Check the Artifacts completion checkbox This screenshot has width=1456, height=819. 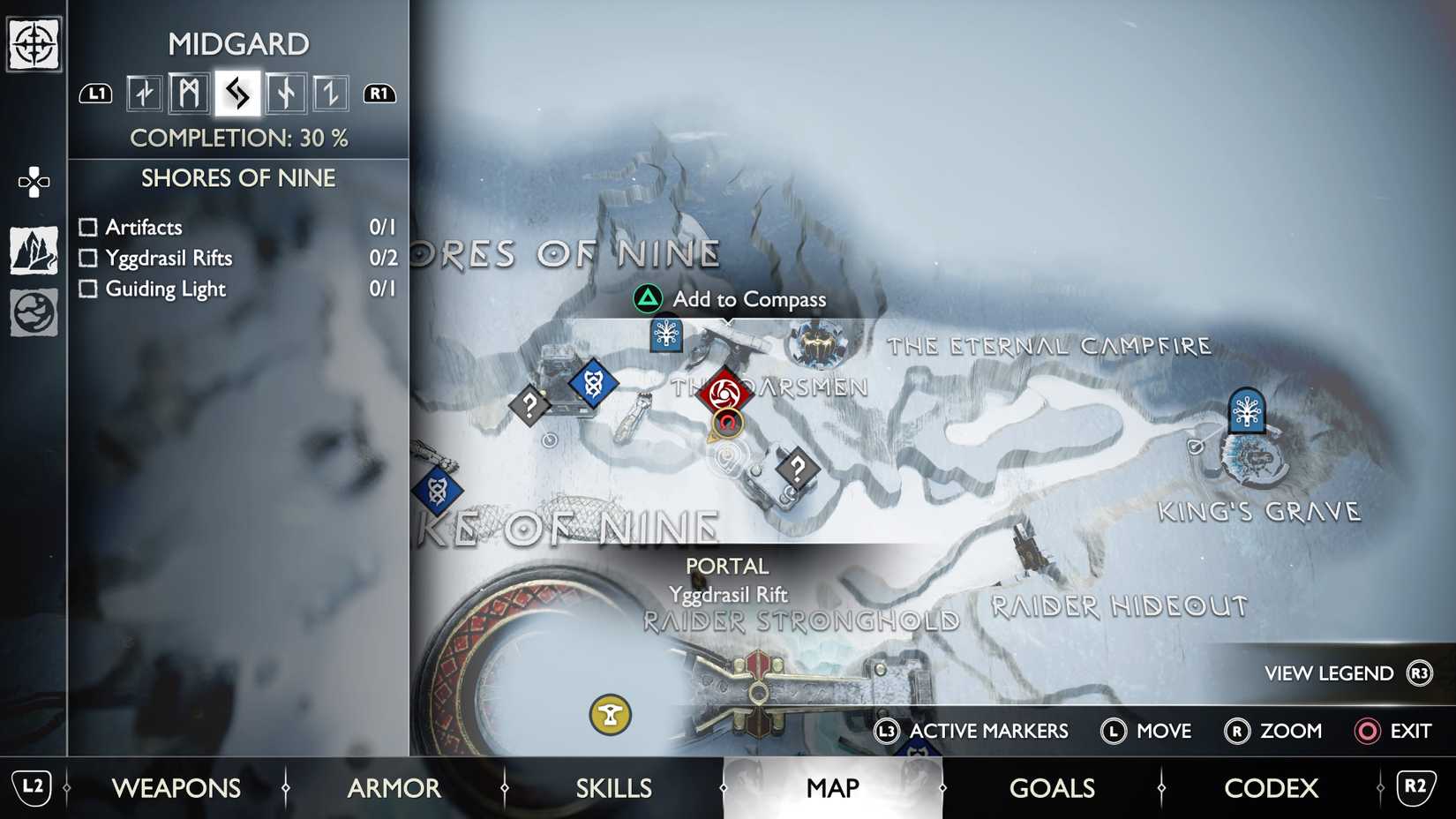click(87, 227)
